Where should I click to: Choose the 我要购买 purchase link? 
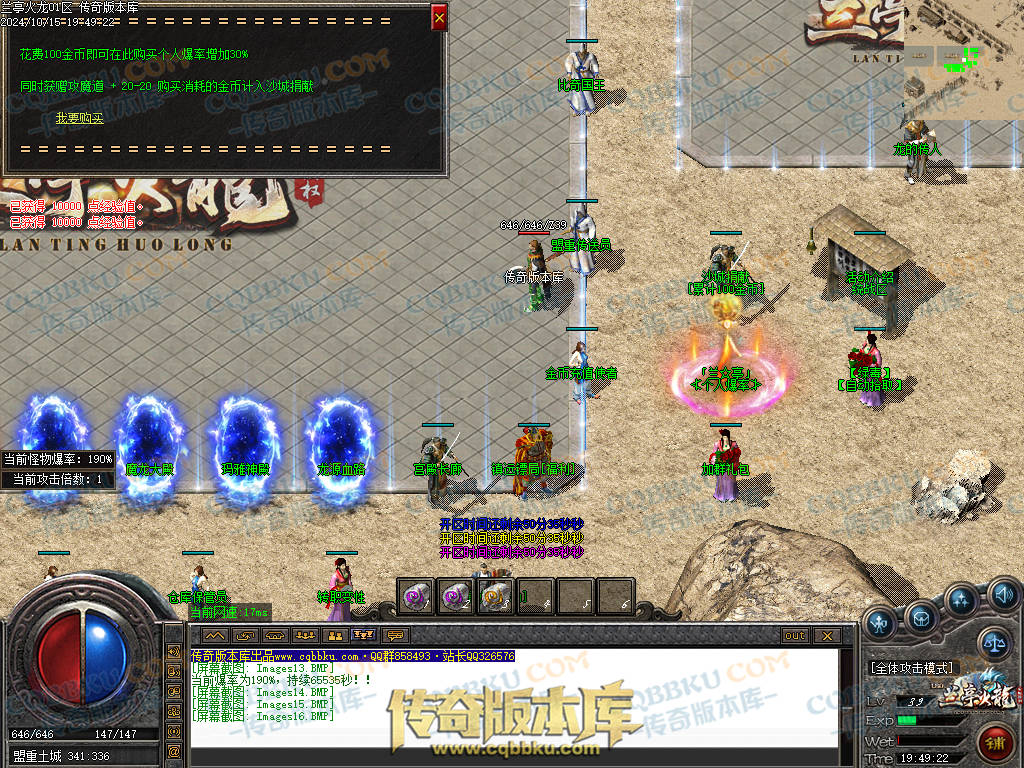[x=79, y=118]
